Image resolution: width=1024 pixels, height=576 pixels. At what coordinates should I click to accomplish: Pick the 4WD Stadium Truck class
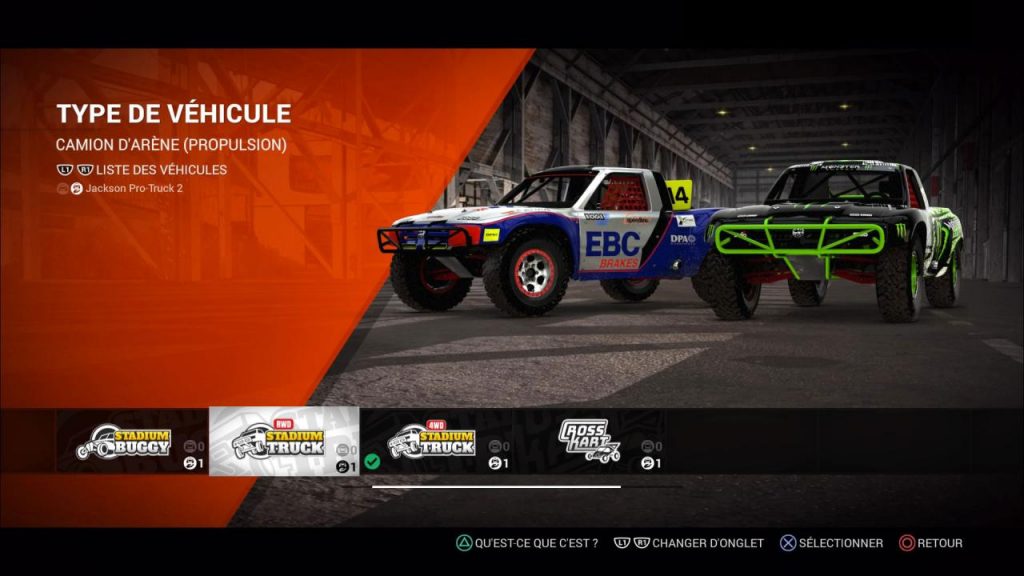(436, 441)
